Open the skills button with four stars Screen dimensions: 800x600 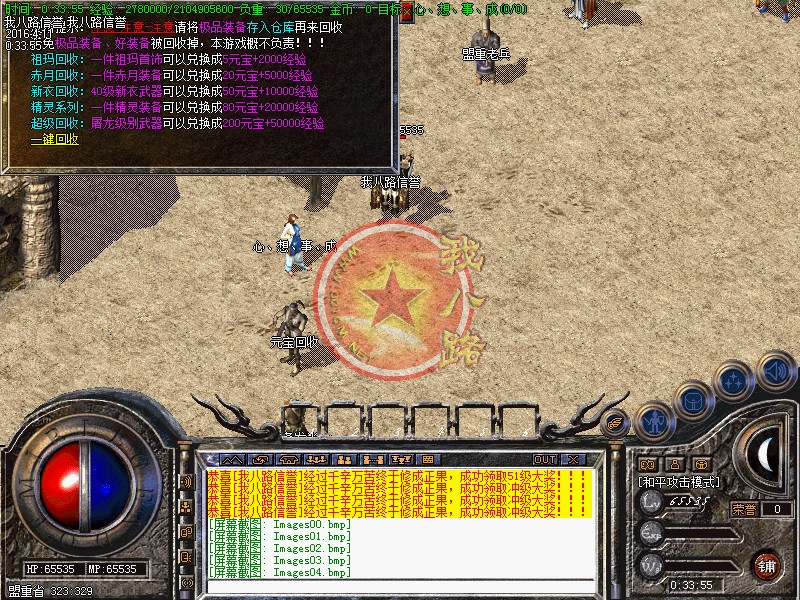pos(733,381)
